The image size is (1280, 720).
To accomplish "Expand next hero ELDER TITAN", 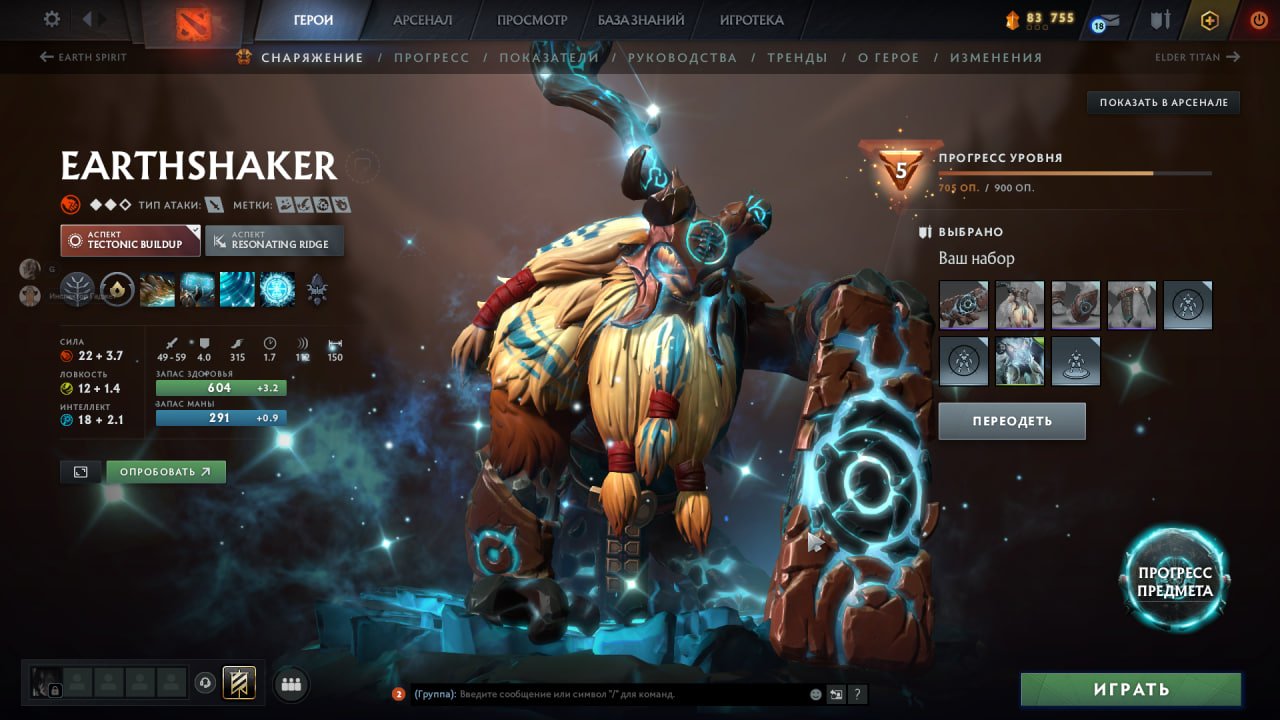I will tap(1198, 57).
